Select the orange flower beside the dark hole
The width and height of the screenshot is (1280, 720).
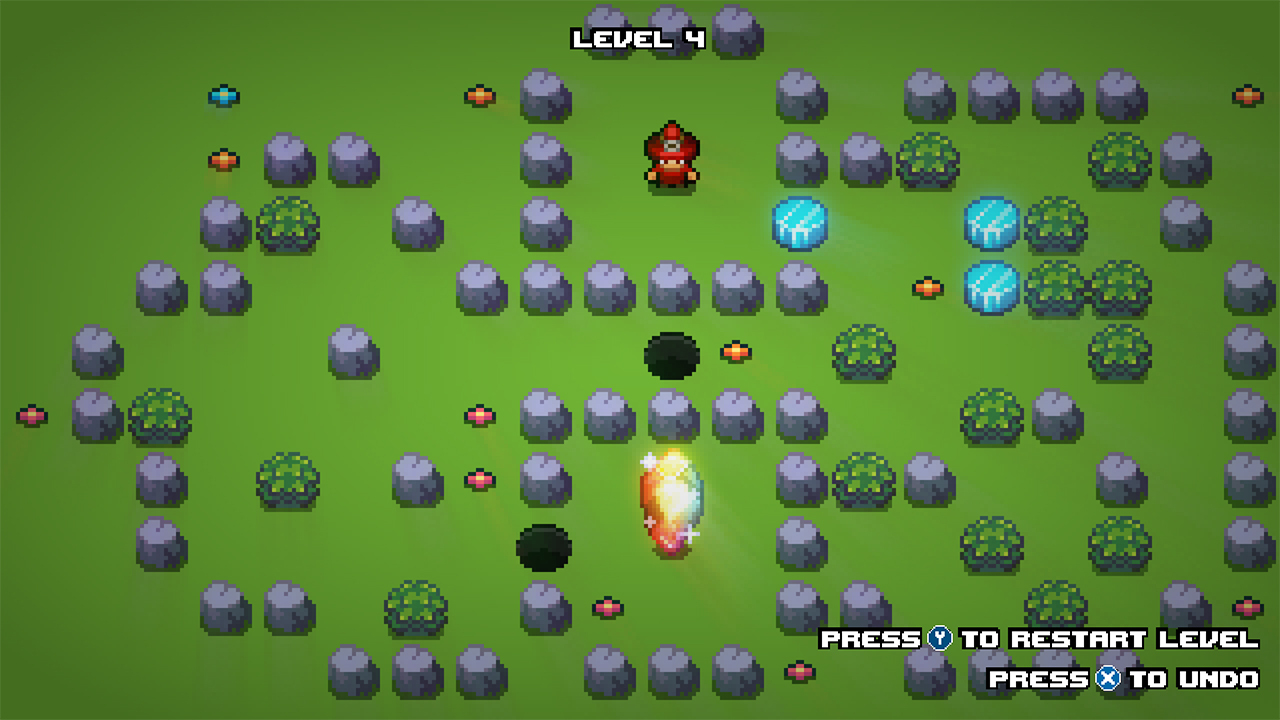tap(735, 351)
